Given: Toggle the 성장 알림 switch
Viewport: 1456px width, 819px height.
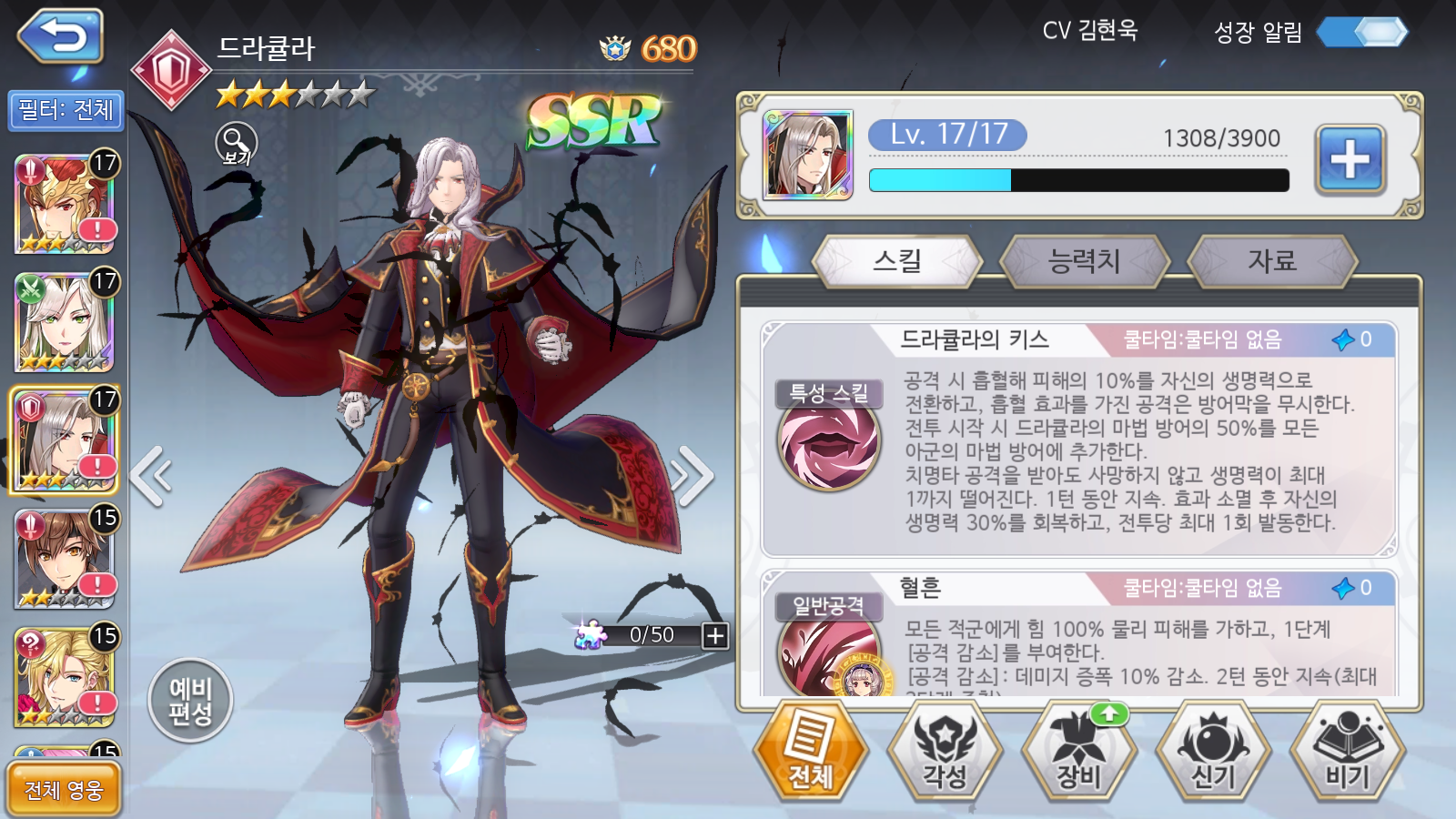Looking at the screenshot, I should pyautogui.click(x=1362, y=33).
